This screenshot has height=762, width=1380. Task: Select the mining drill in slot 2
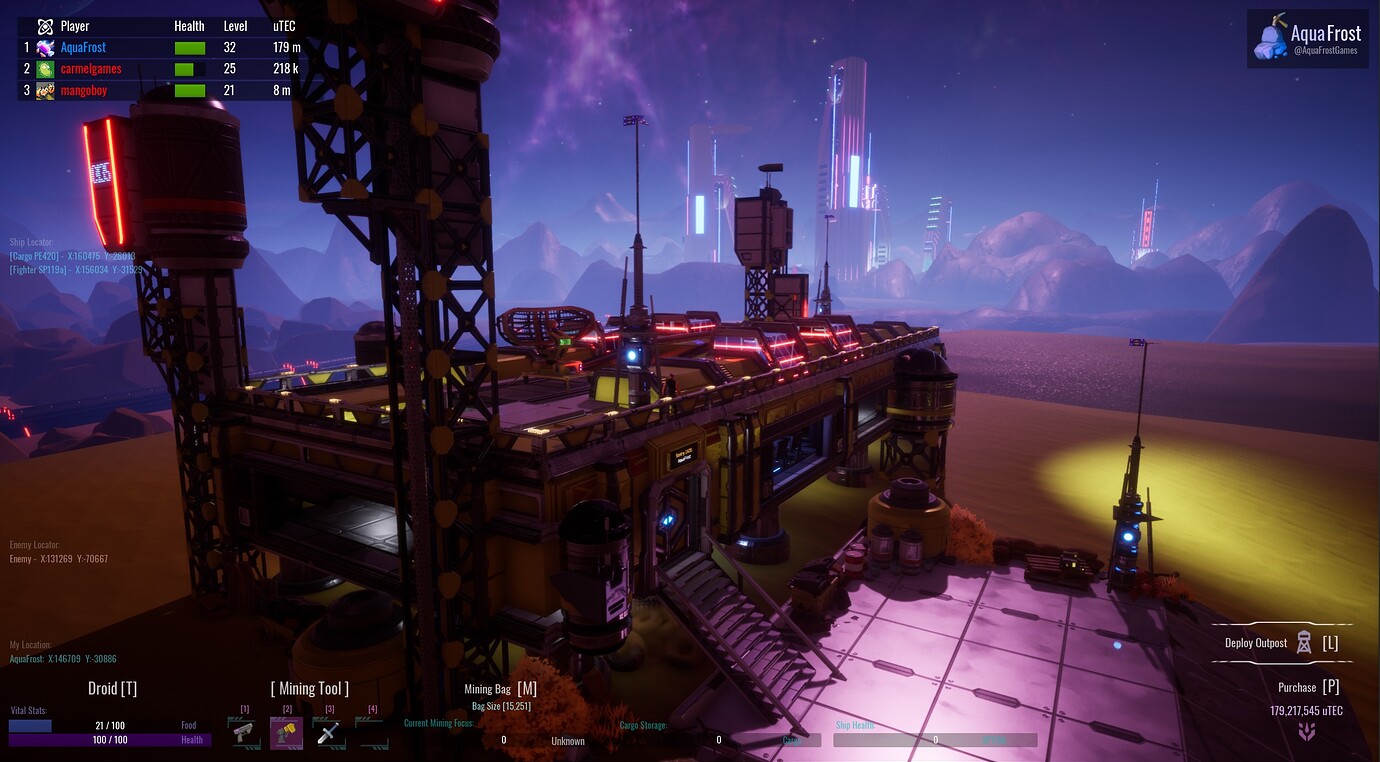click(287, 731)
